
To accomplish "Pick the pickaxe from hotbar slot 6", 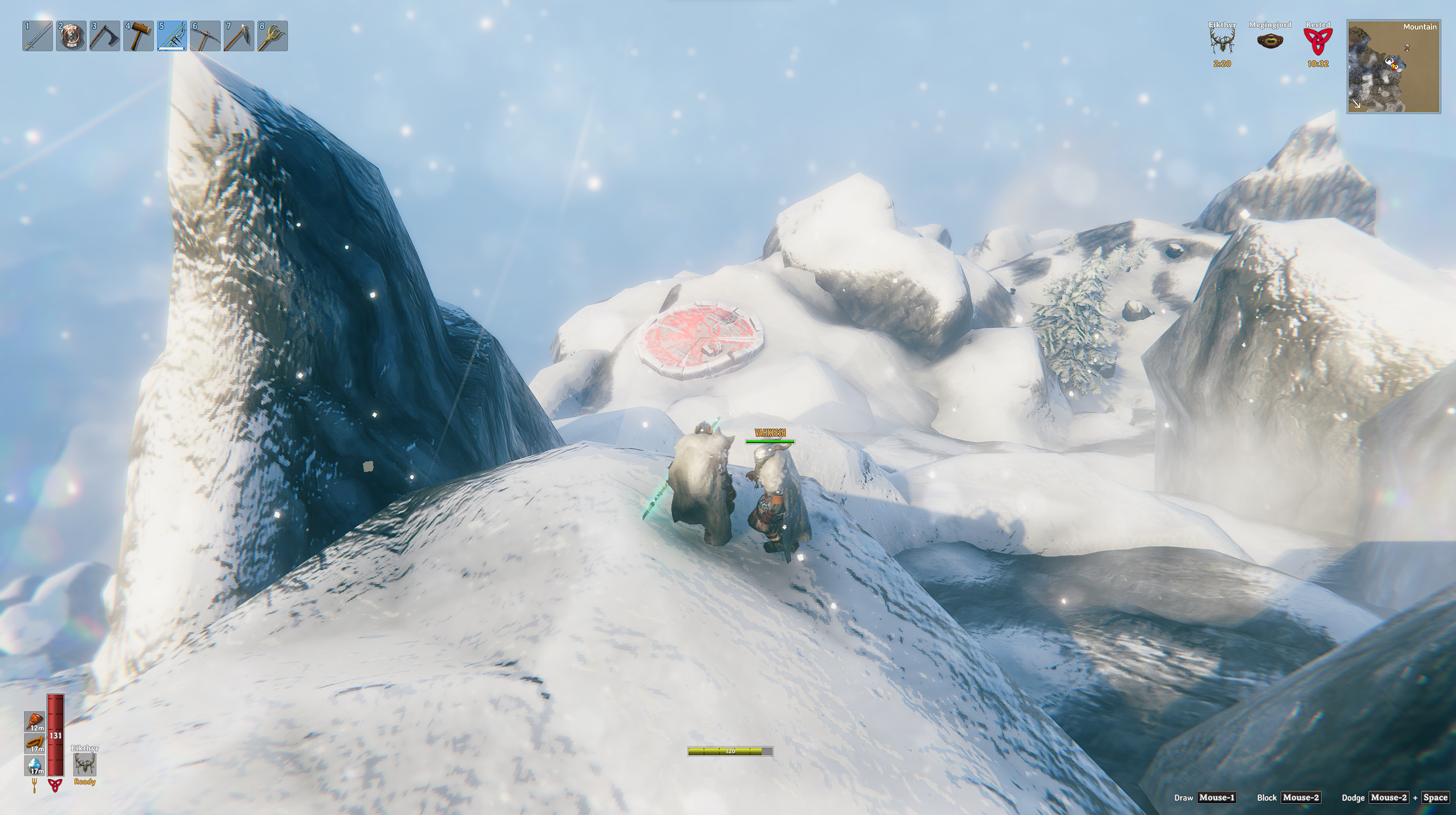I will click(205, 36).
